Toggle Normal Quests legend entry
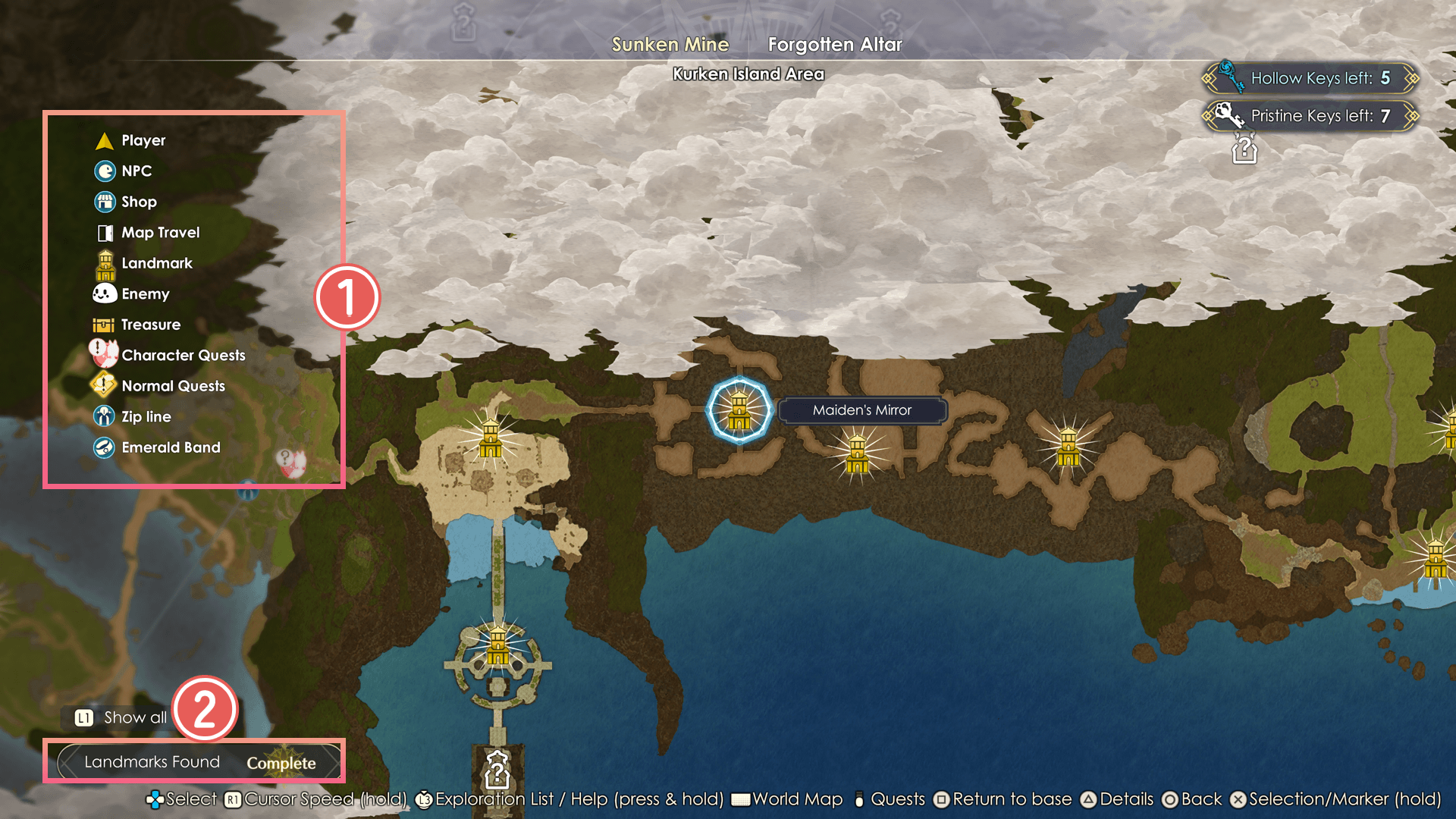The width and height of the screenshot is (1456, 819). tap(173, 386)
